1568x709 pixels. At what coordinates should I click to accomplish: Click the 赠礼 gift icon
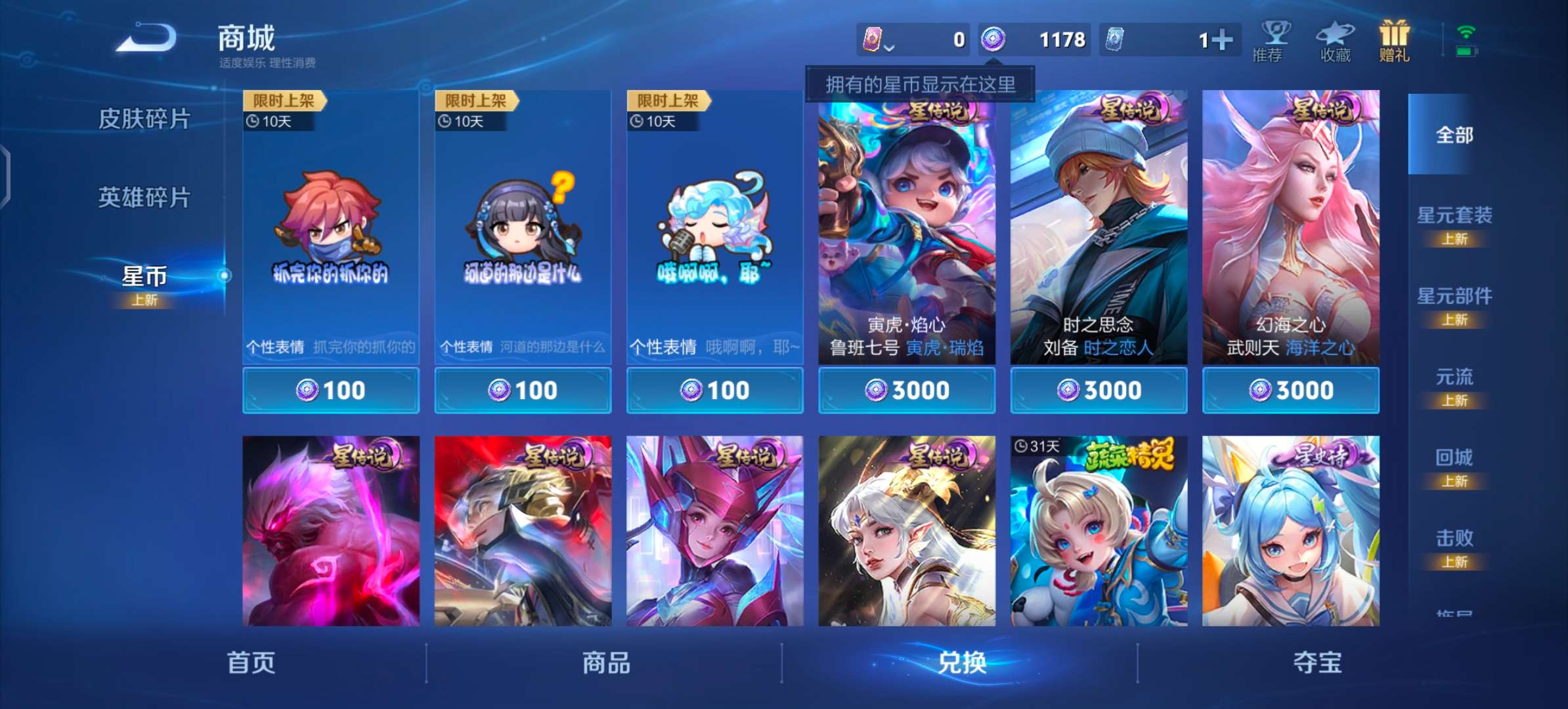coord(1393,39)
